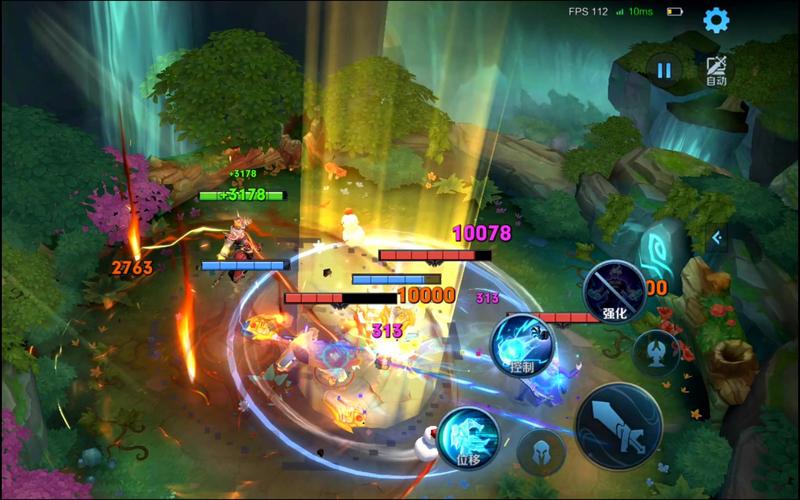Expand the side panel arrow tab
Screen dimensions: 800x500
coord(716,237)
